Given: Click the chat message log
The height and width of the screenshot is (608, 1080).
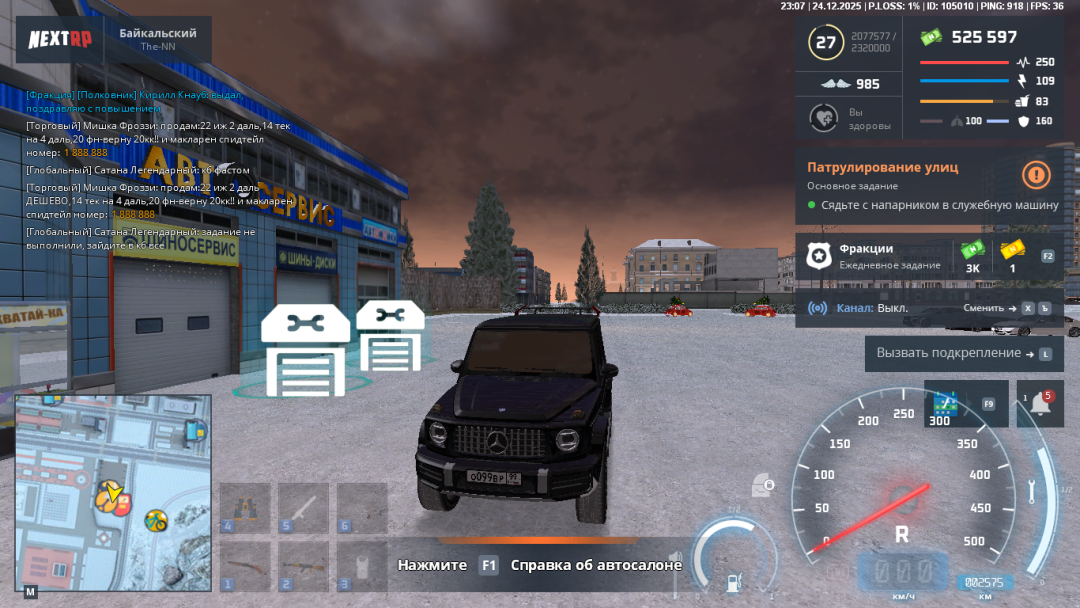Looking at the screenshot, I should [x=150, y=170].
